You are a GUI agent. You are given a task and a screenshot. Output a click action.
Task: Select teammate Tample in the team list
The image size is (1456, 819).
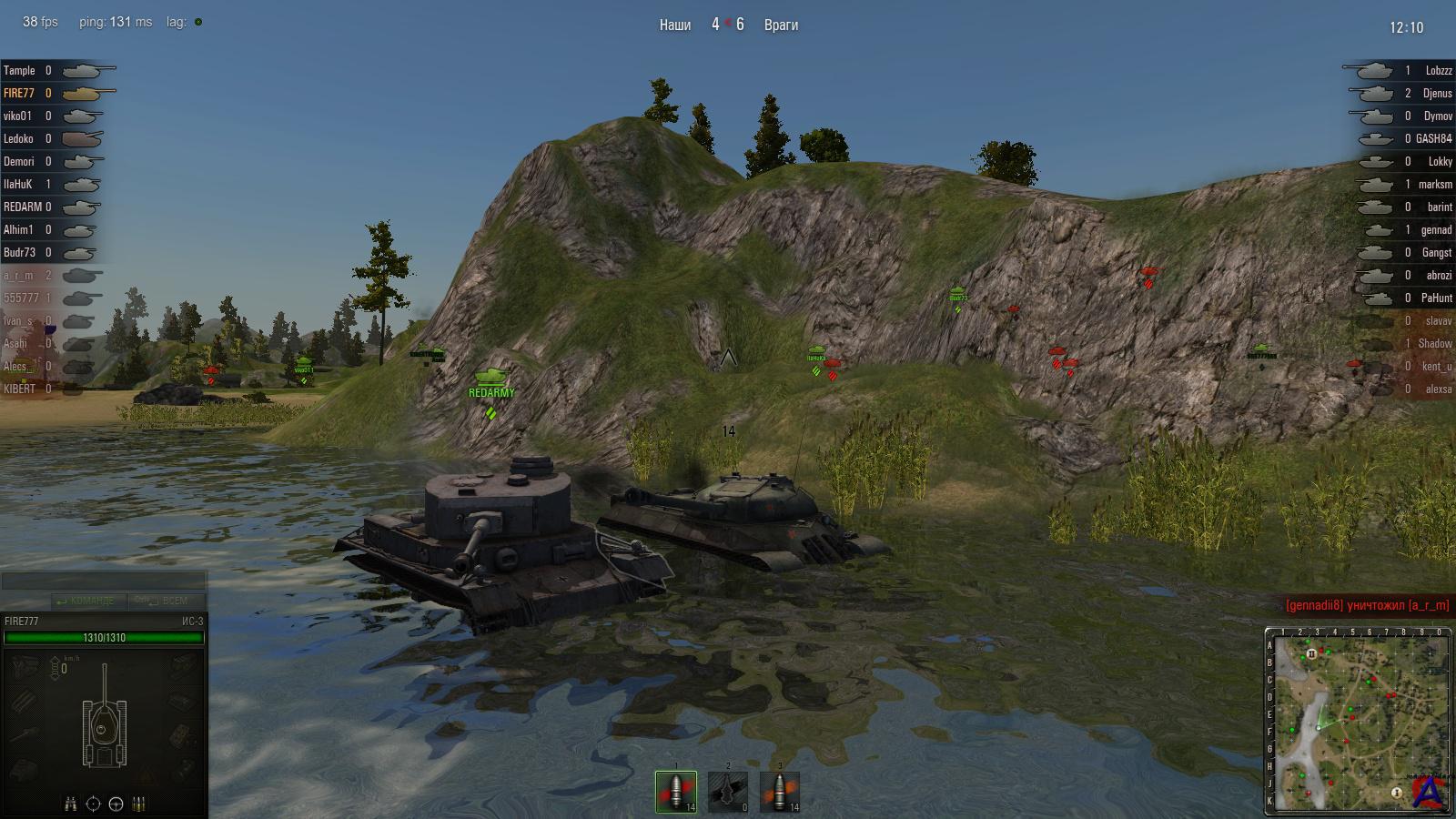click(20, 70)
